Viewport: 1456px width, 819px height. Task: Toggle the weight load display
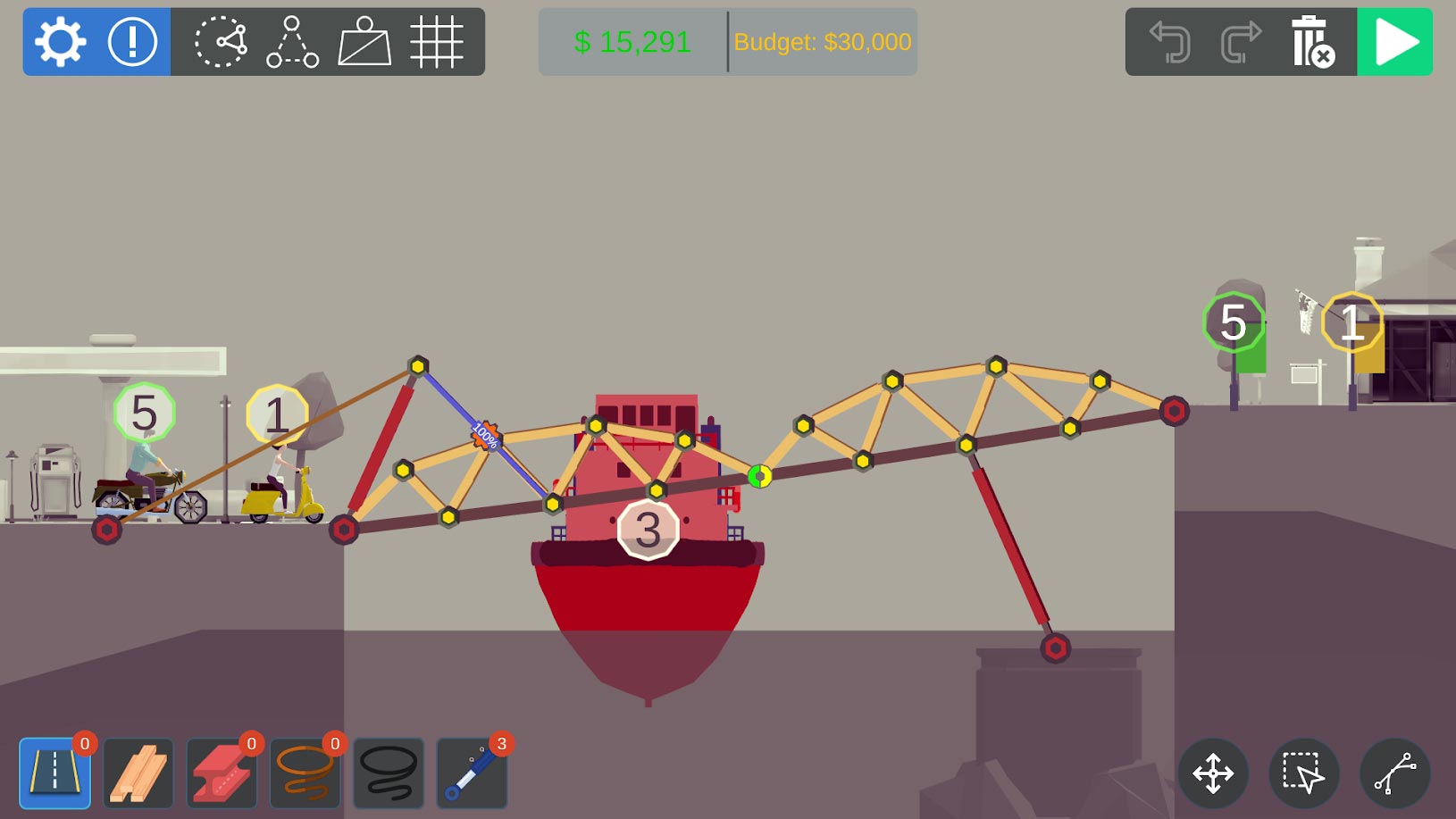pos(364,42)
